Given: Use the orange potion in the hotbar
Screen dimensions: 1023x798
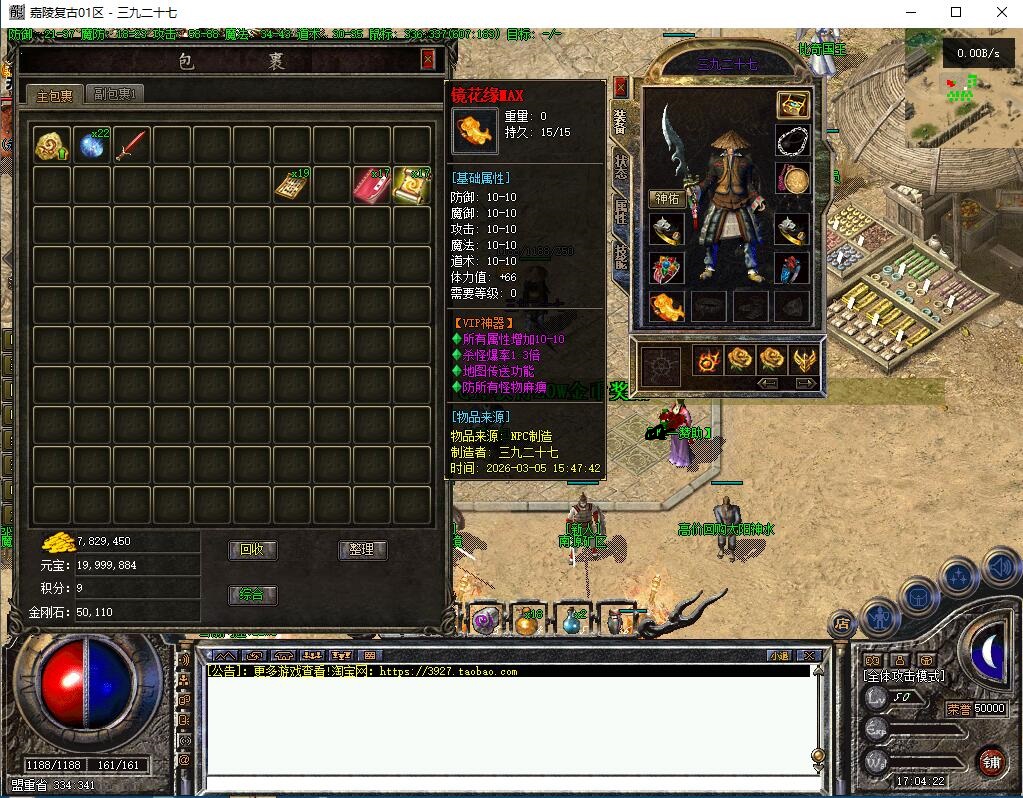Looking at the screenshot, I should tap(526, 621).
